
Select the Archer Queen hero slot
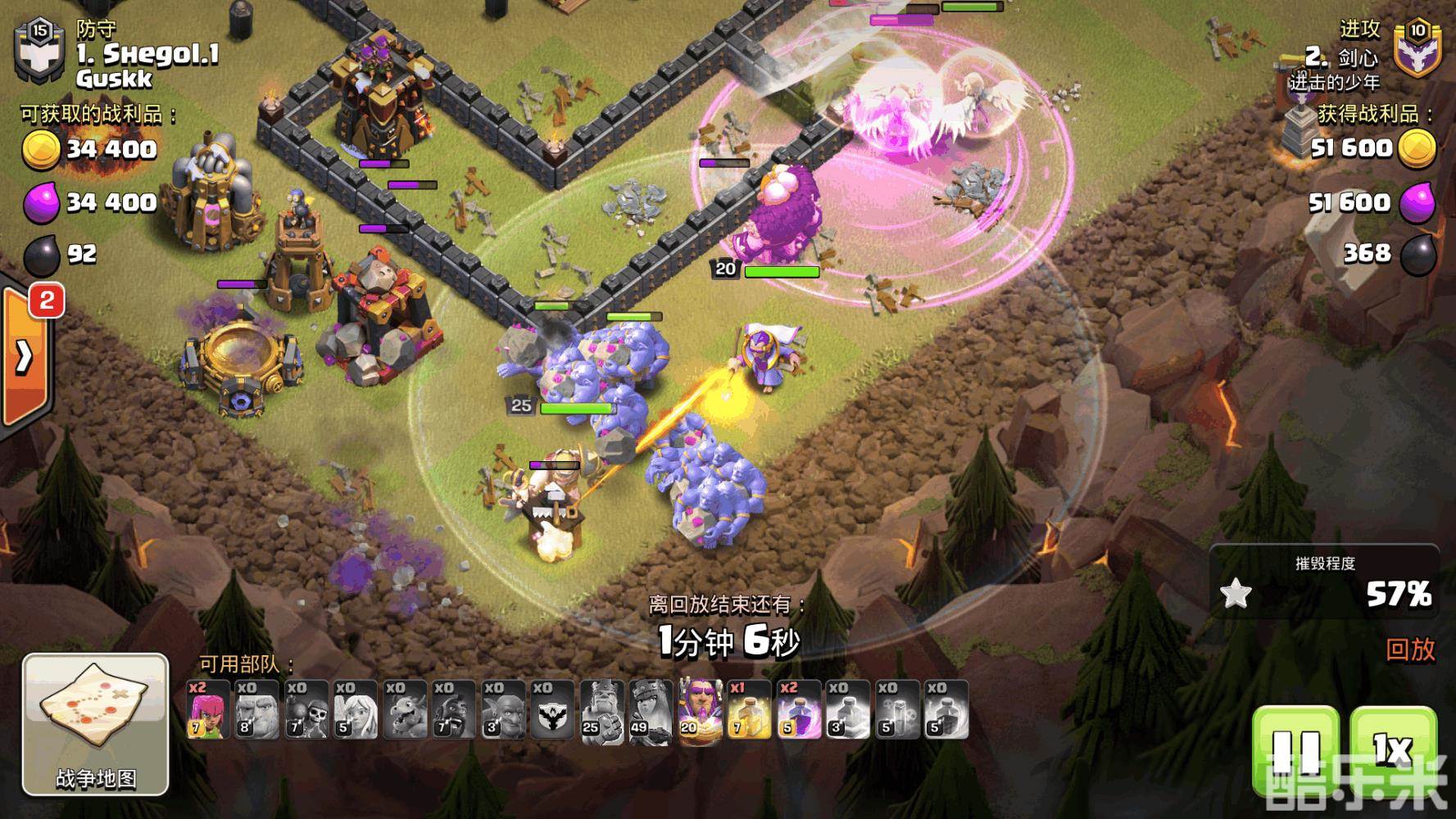click(651, 710)
